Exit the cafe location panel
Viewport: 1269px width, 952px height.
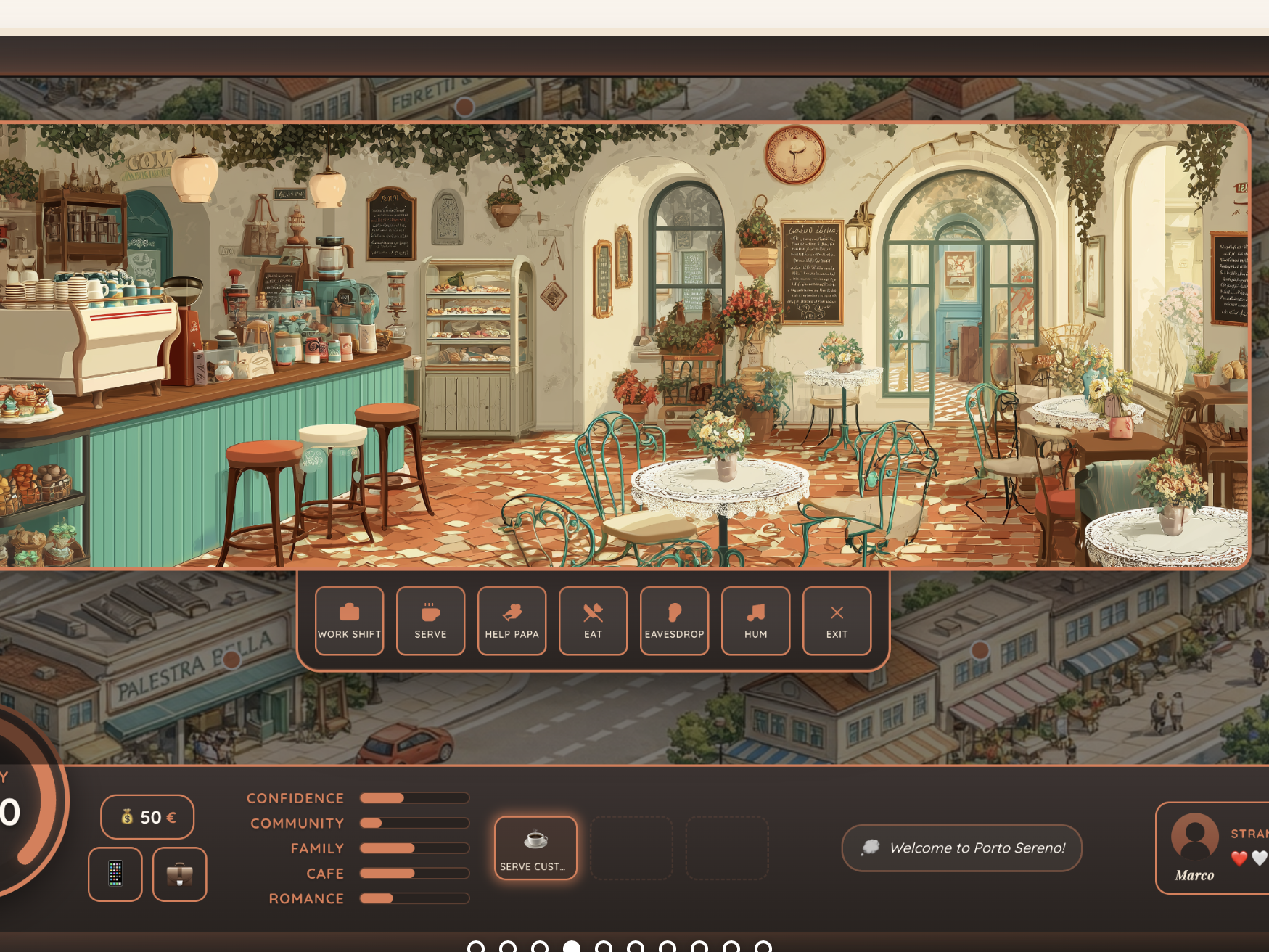click(837, 620)
